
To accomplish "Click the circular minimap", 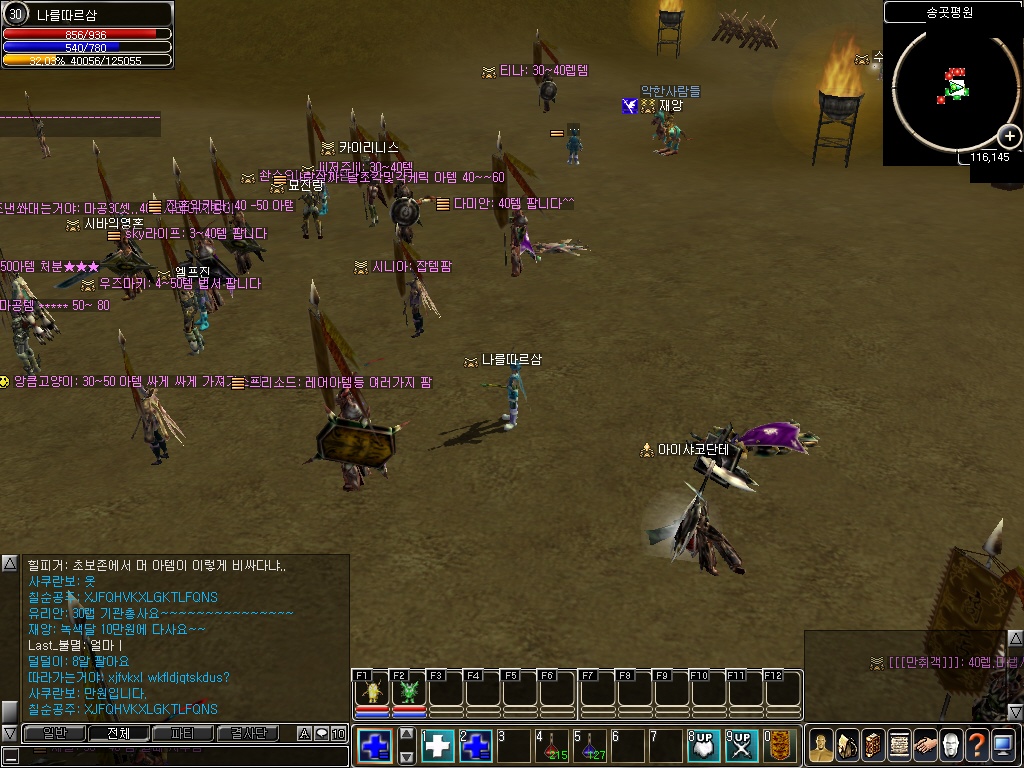I will 954,89.
